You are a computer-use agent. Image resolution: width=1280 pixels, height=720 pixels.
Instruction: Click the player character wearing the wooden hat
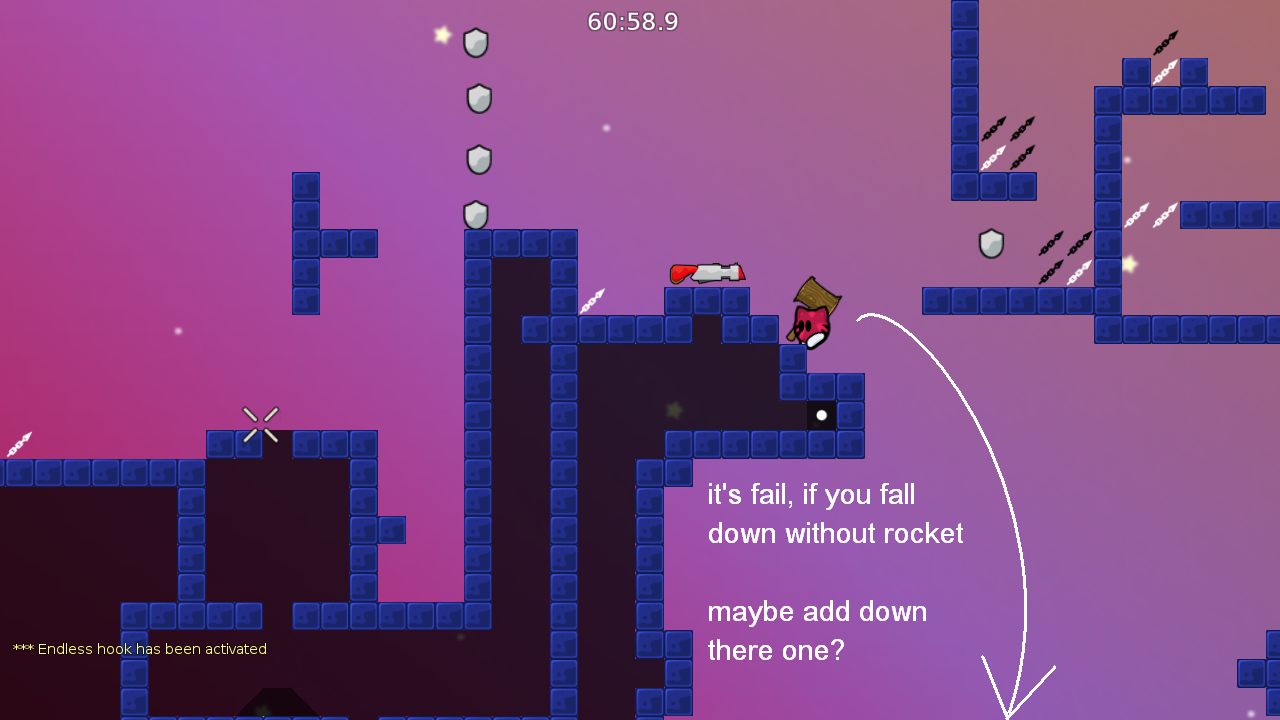pyautogui.click(x=812, y=318)
